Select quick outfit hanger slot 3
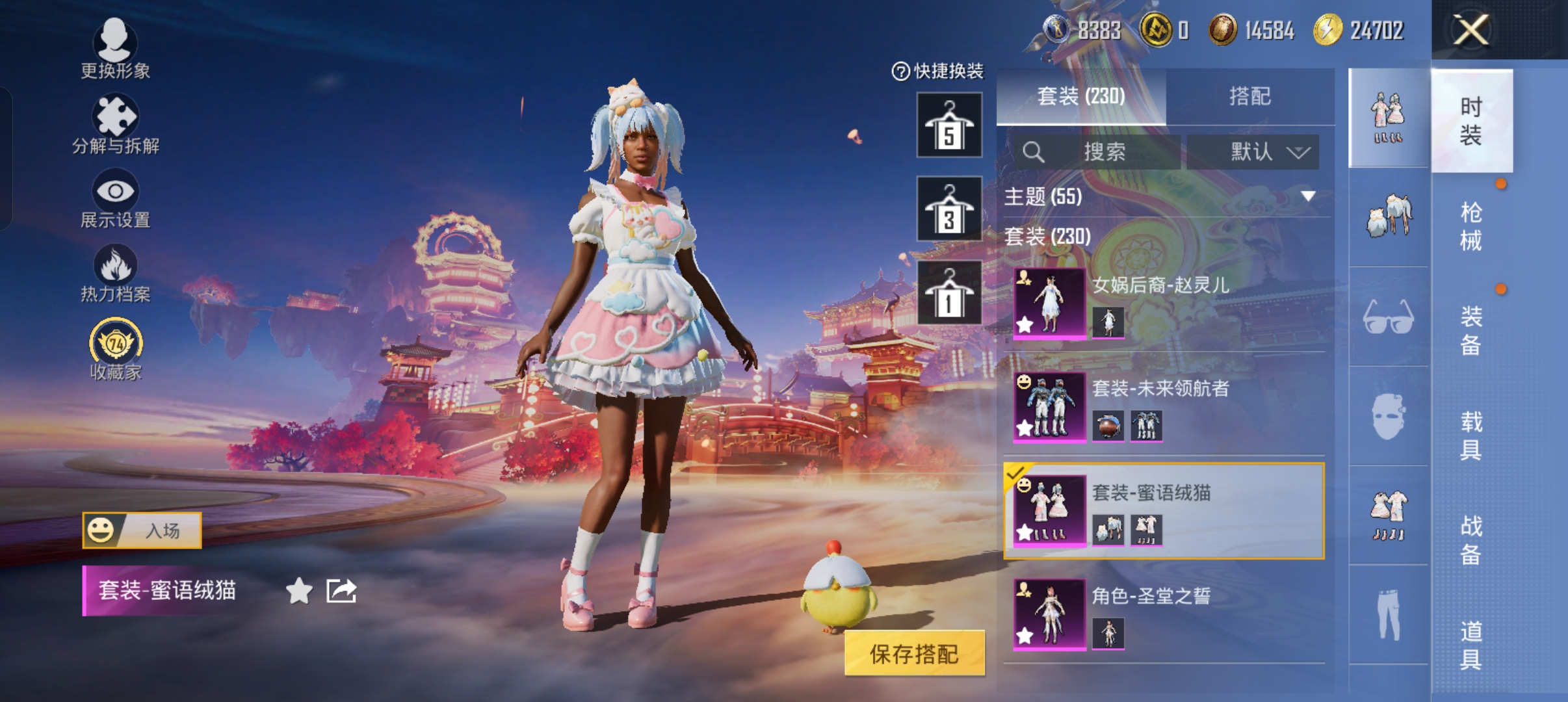The width and height of the screenshot is (1568, 702). 949,209
